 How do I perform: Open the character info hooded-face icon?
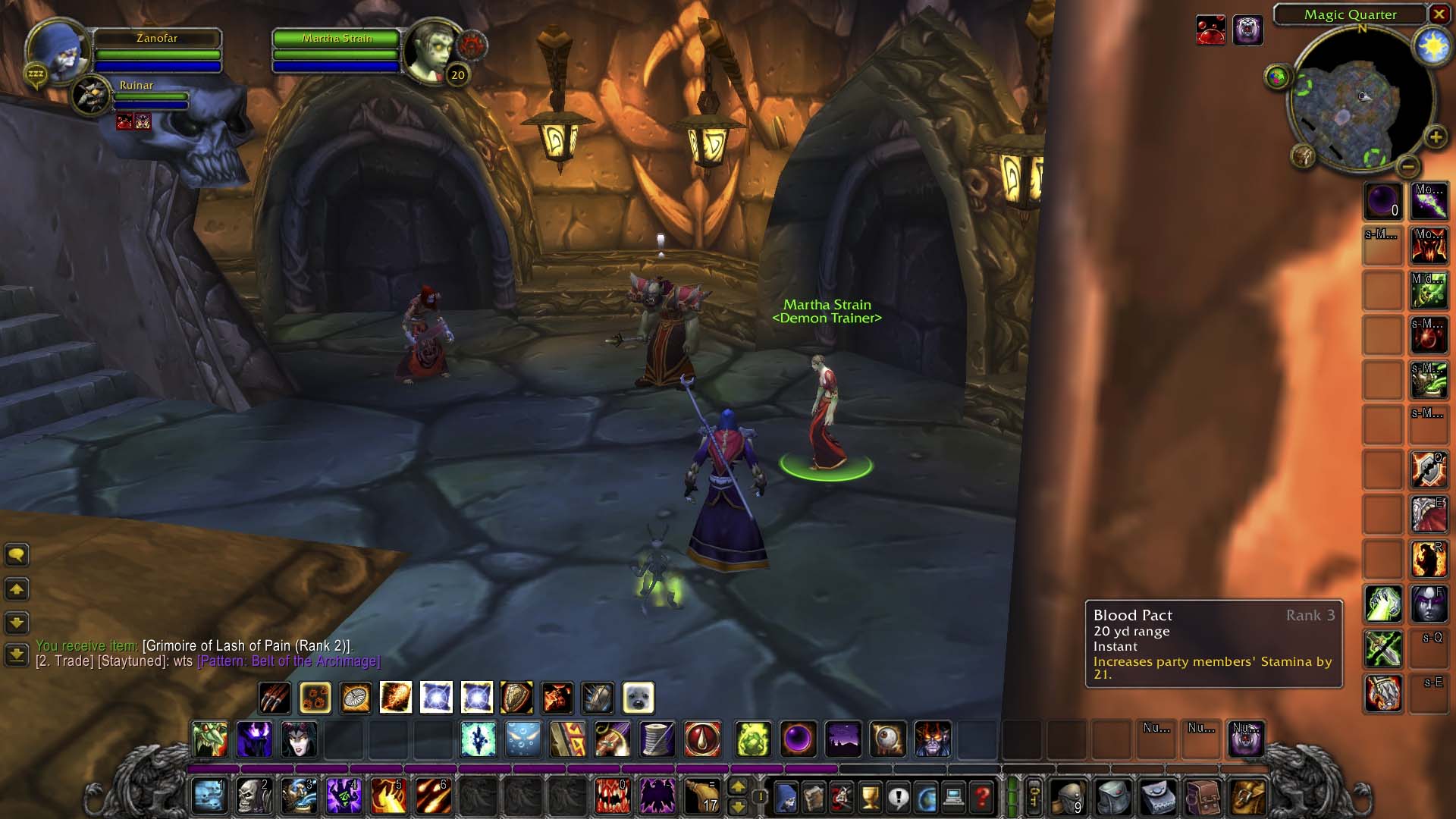(787, 796)
